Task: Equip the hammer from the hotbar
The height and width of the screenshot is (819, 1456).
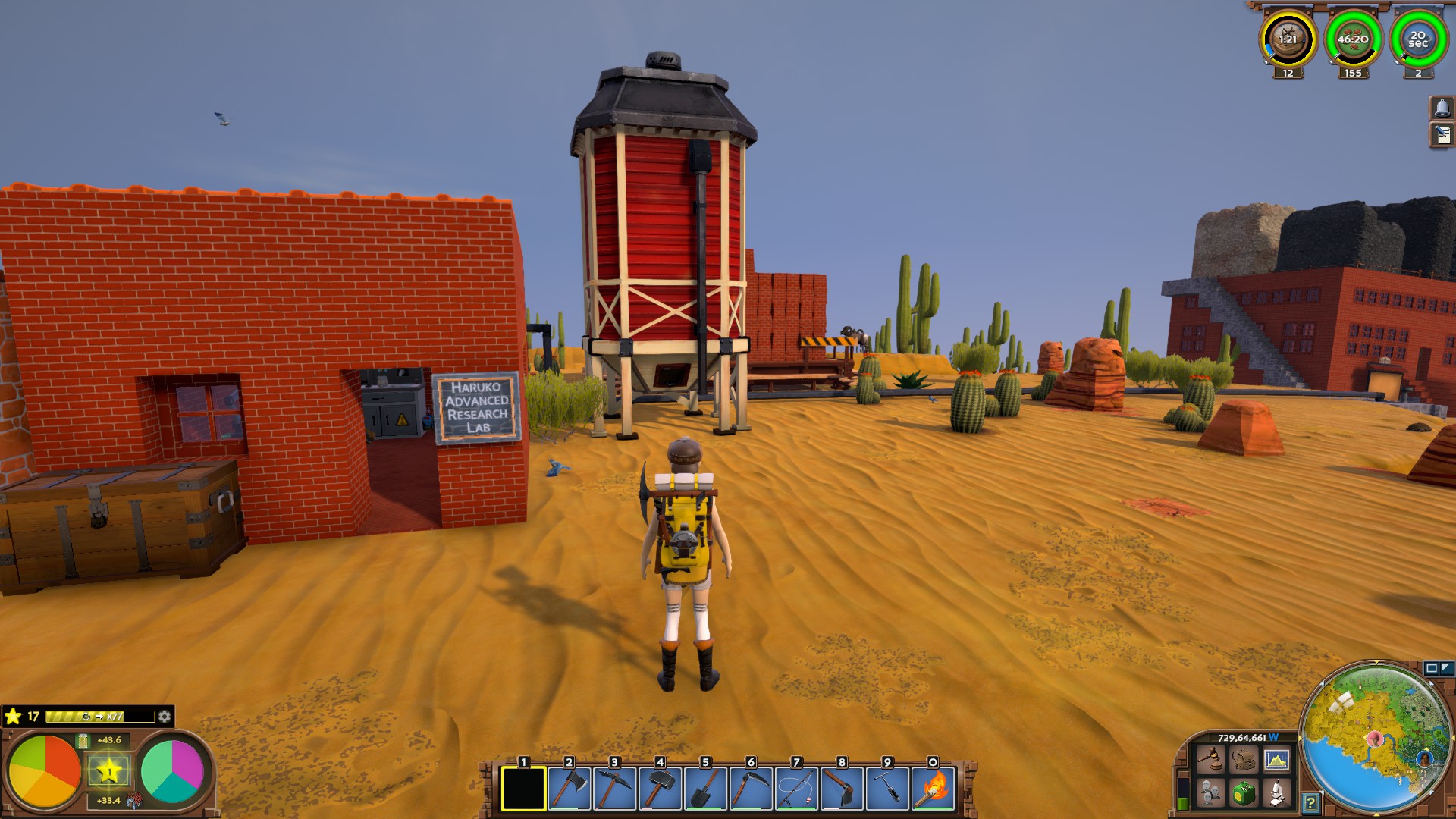Action: 660,789
